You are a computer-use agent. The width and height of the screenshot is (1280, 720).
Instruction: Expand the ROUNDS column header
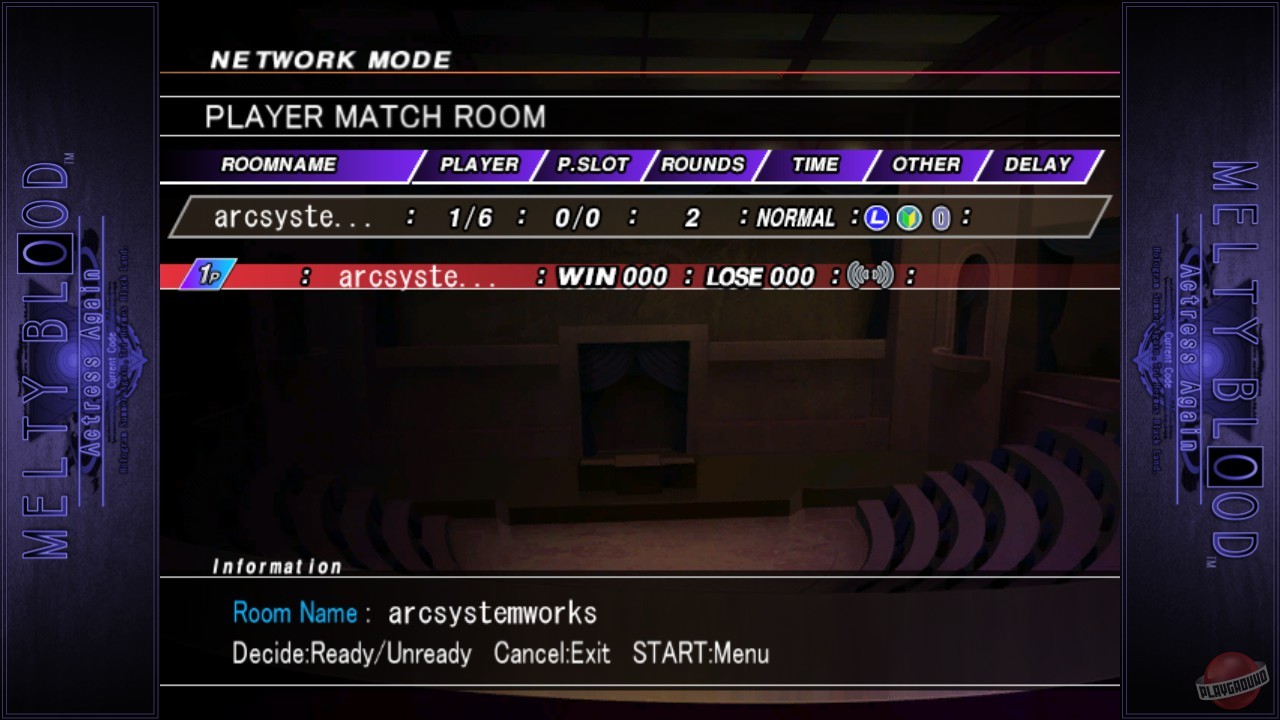pos(703,164)
